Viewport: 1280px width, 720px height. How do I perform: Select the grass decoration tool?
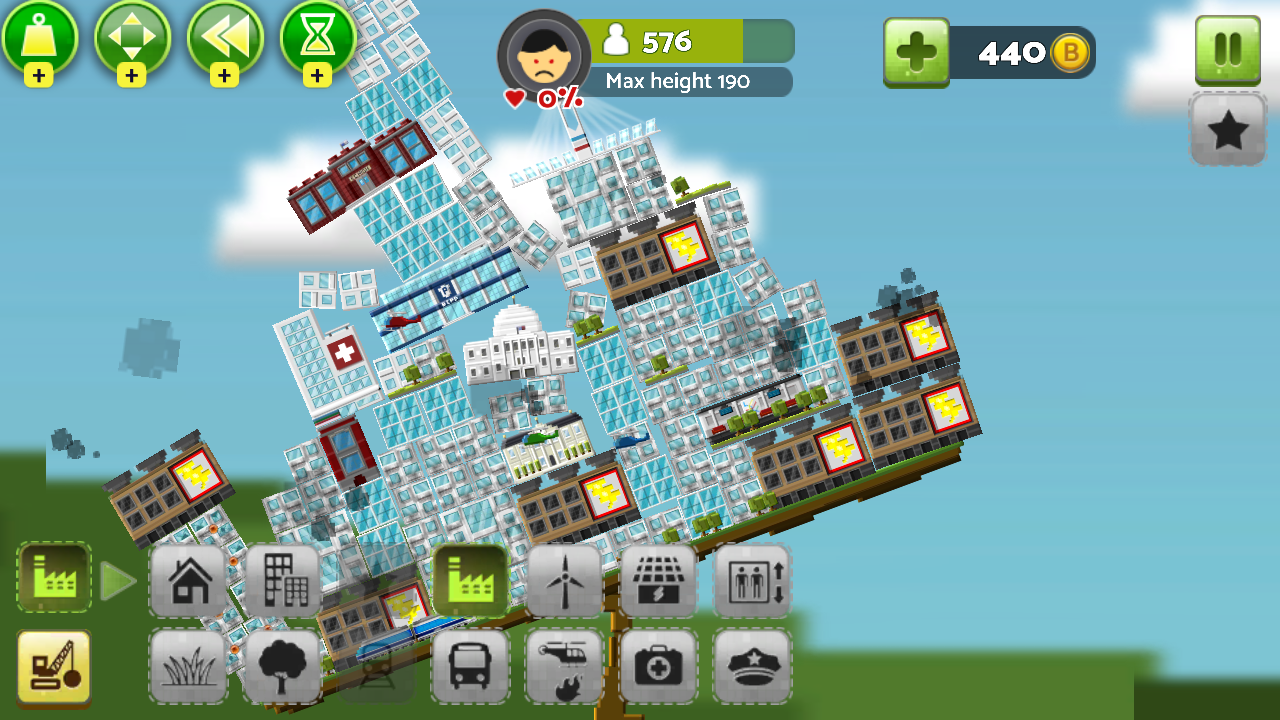187,665
